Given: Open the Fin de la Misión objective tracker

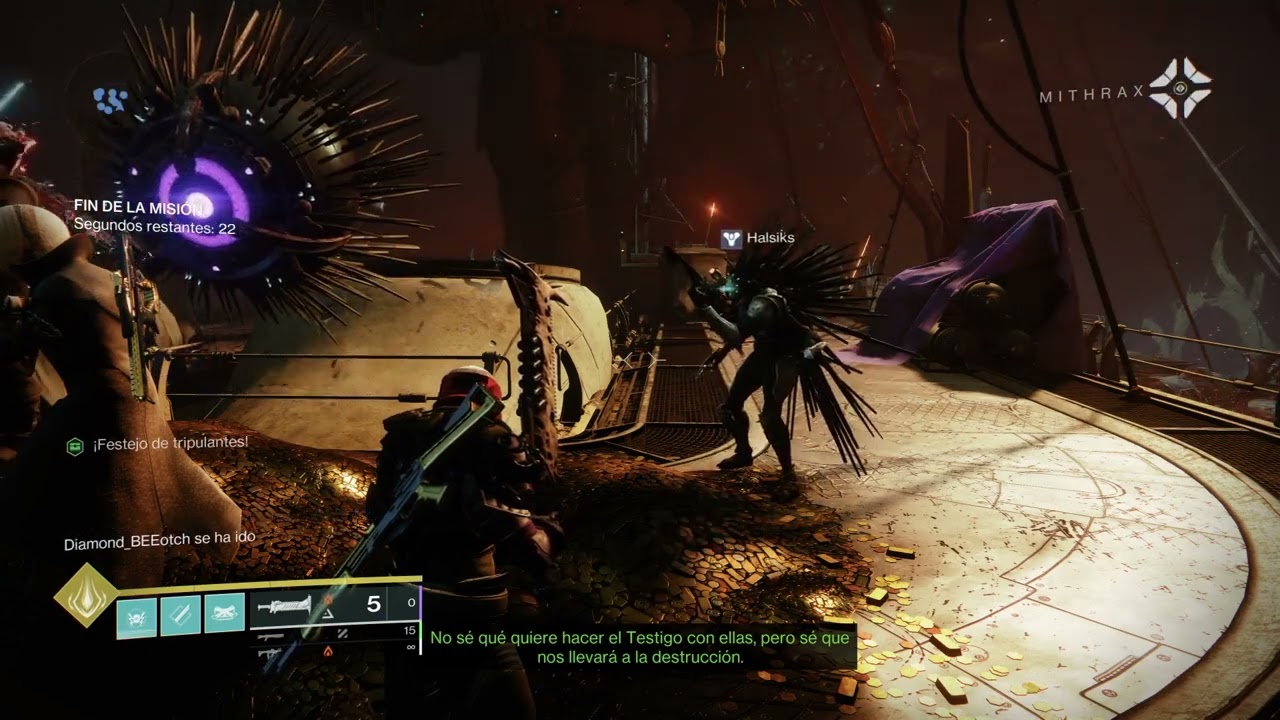Looking at the screenshot, I should point(139,207).
